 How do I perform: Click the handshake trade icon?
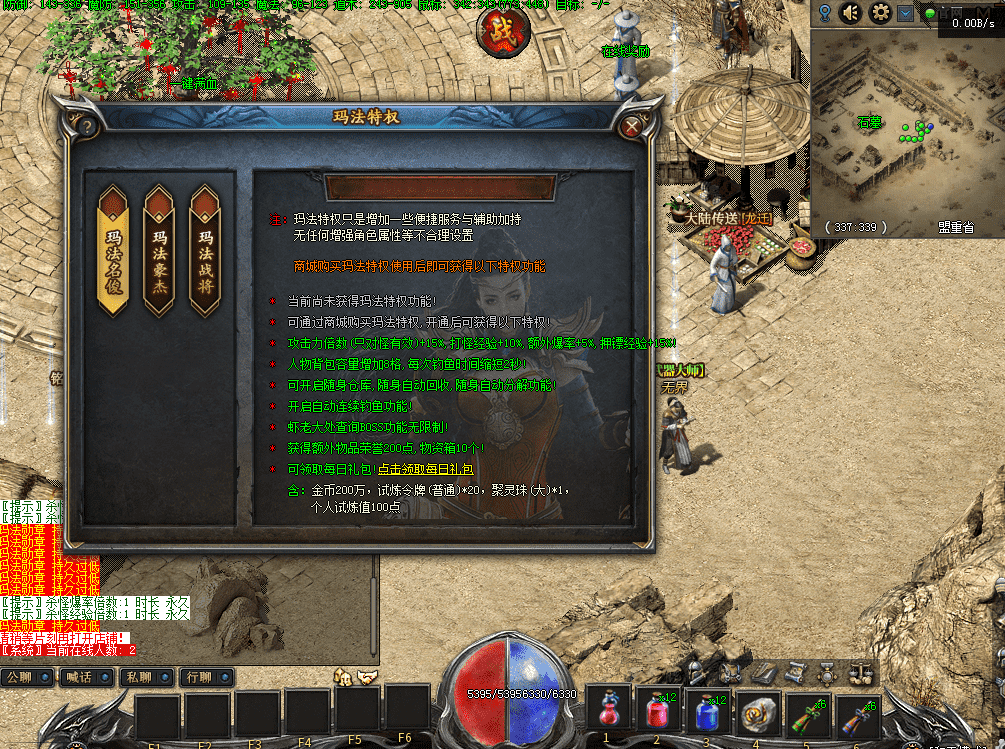pos(367,677)
